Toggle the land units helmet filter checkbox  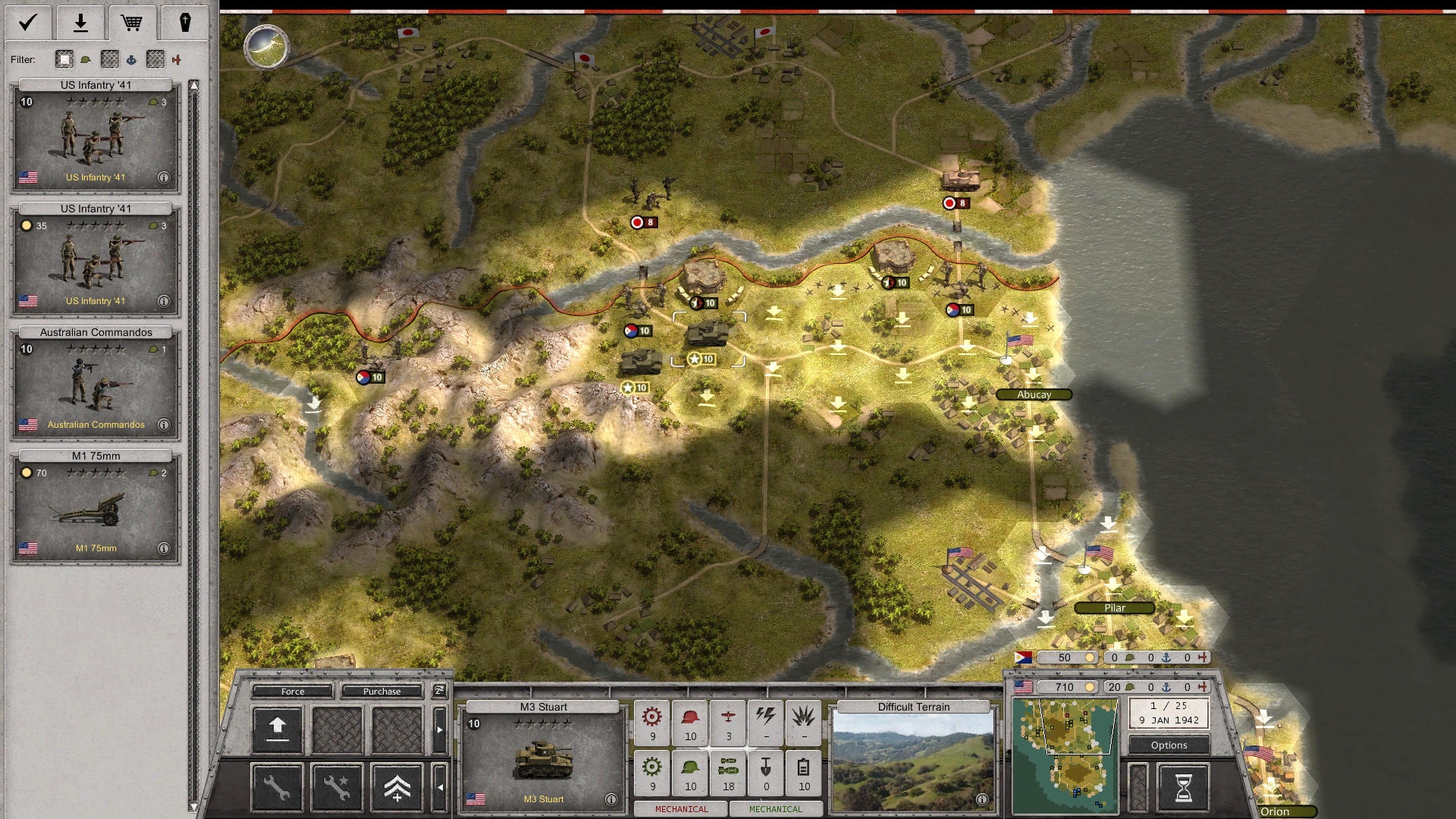64,59
